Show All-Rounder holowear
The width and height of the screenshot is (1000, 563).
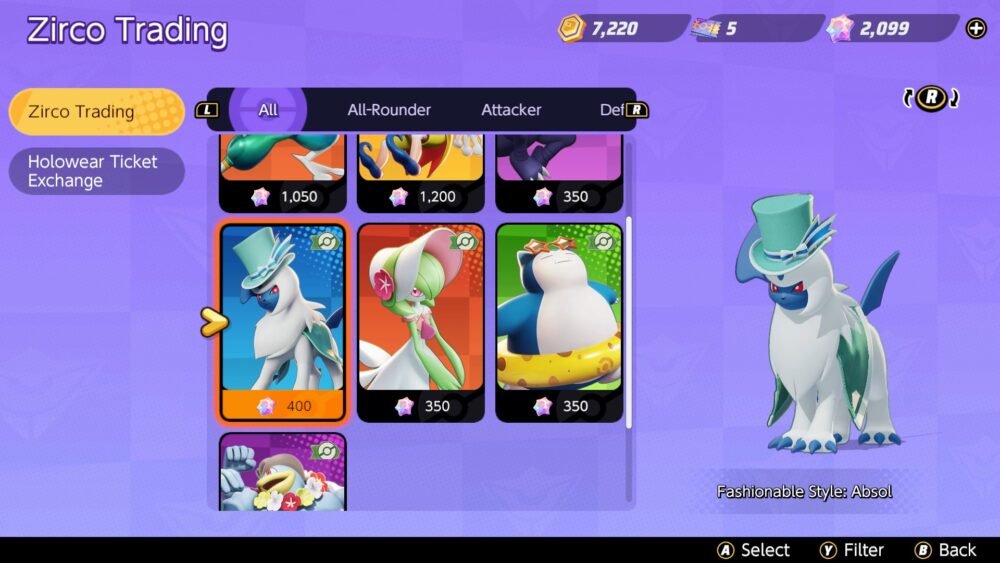pyautogui.click(x=389, y=110)
